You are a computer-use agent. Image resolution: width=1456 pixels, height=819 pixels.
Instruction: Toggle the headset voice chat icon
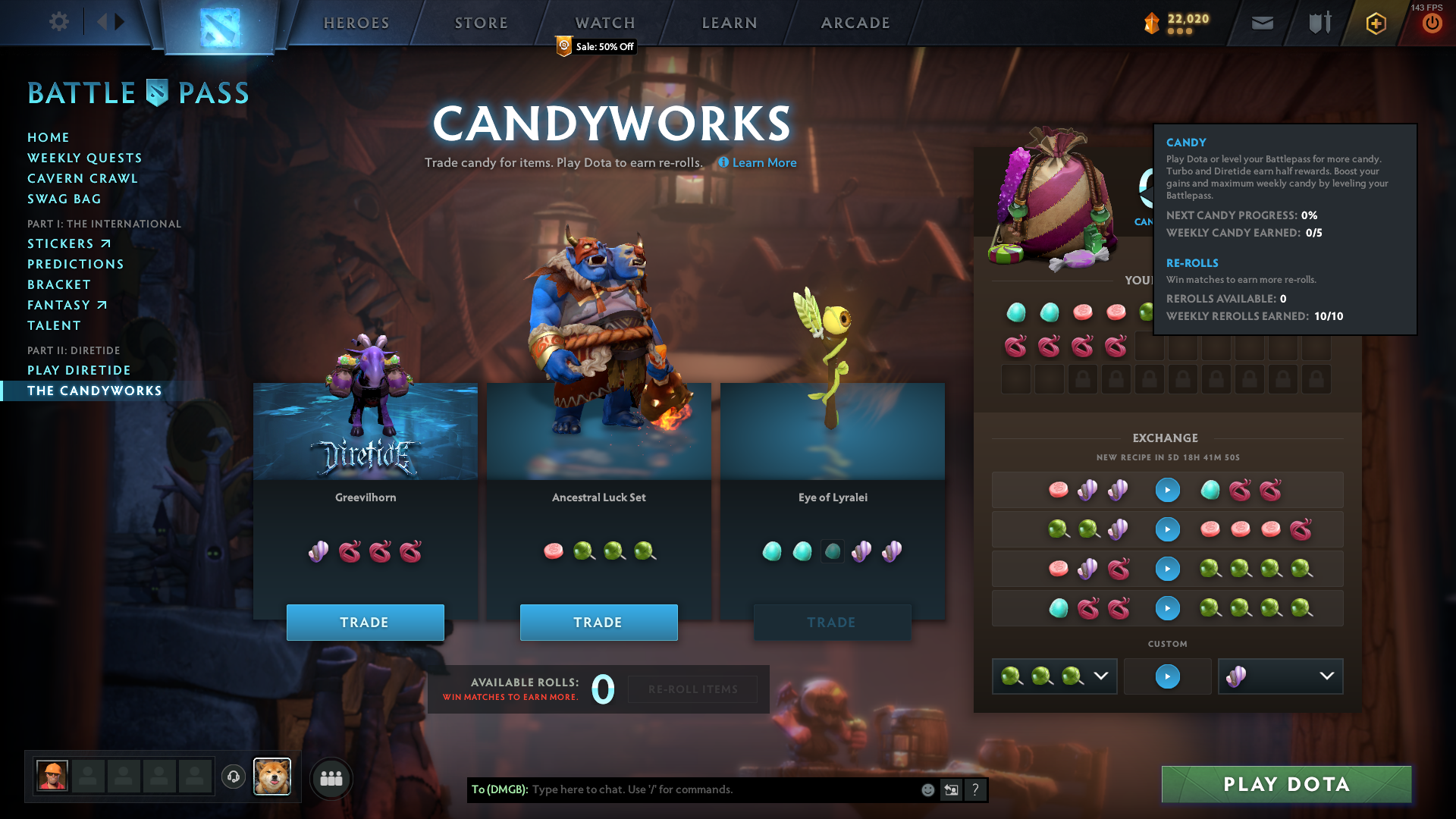tap(233, 777)
